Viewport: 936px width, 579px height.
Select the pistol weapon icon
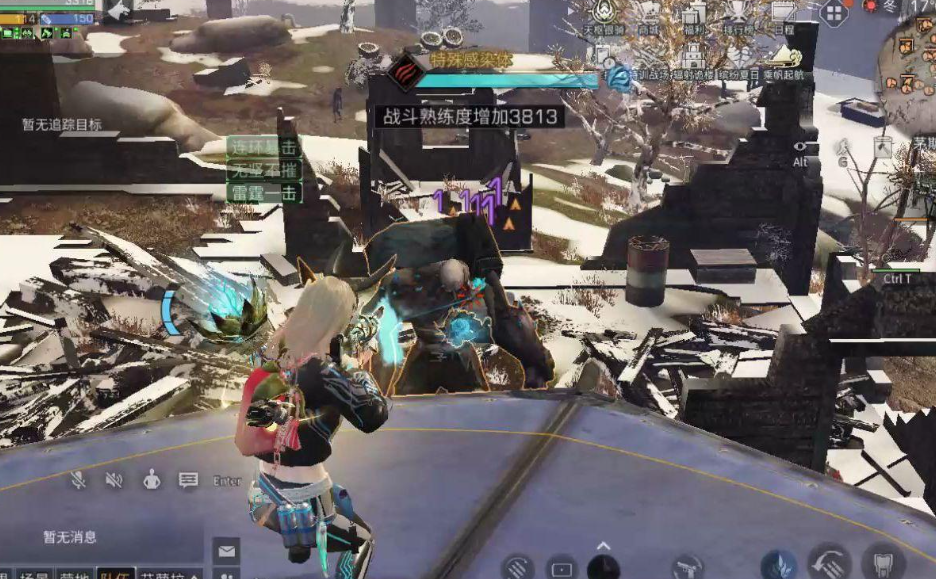point(686,568)
